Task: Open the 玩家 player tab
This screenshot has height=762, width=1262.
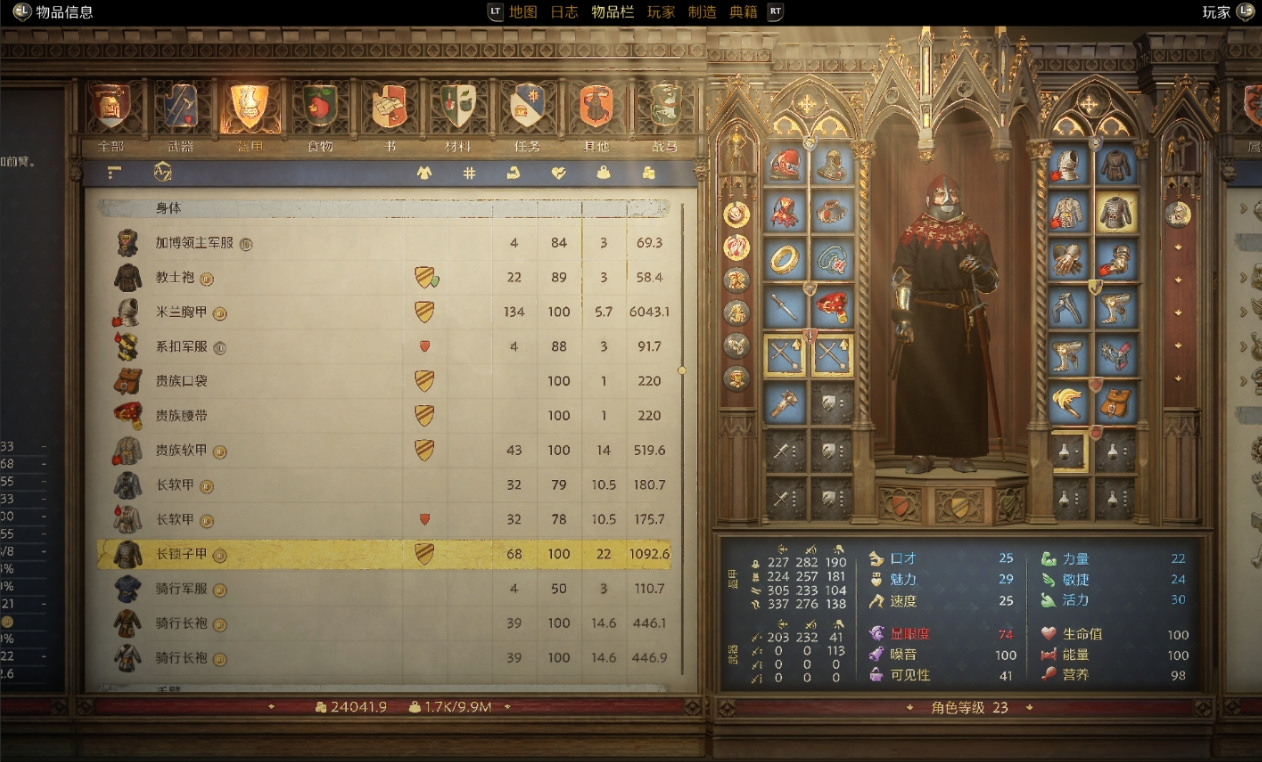Action: (661, 12)
